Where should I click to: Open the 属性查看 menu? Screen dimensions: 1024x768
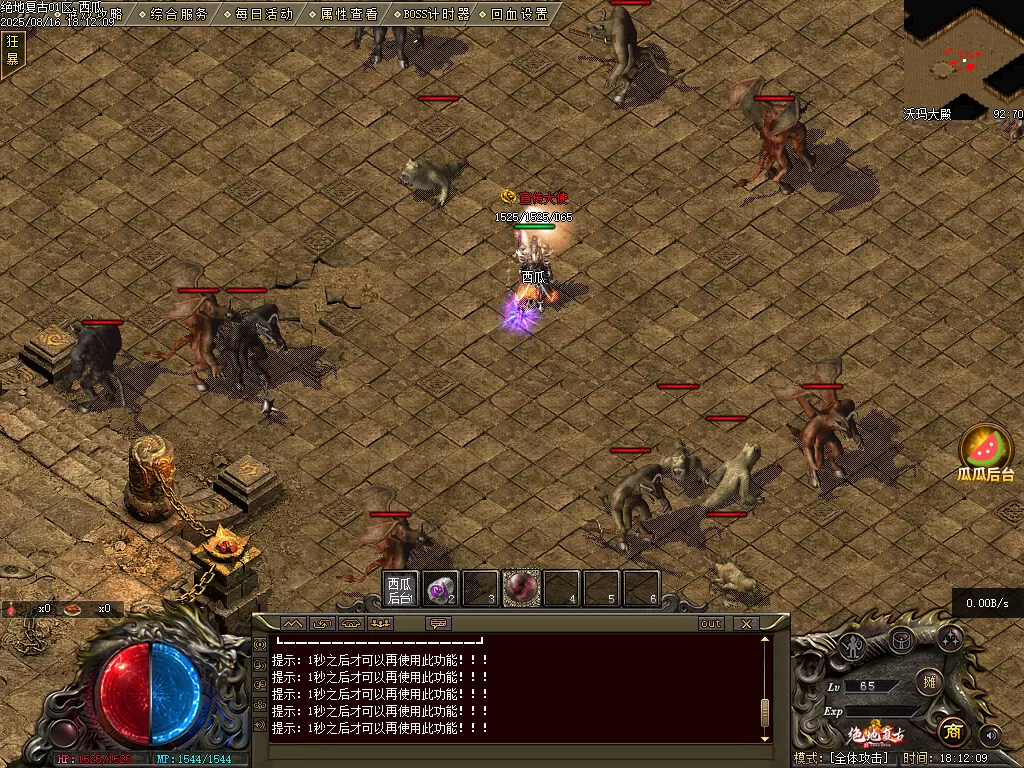coord(342,14)
